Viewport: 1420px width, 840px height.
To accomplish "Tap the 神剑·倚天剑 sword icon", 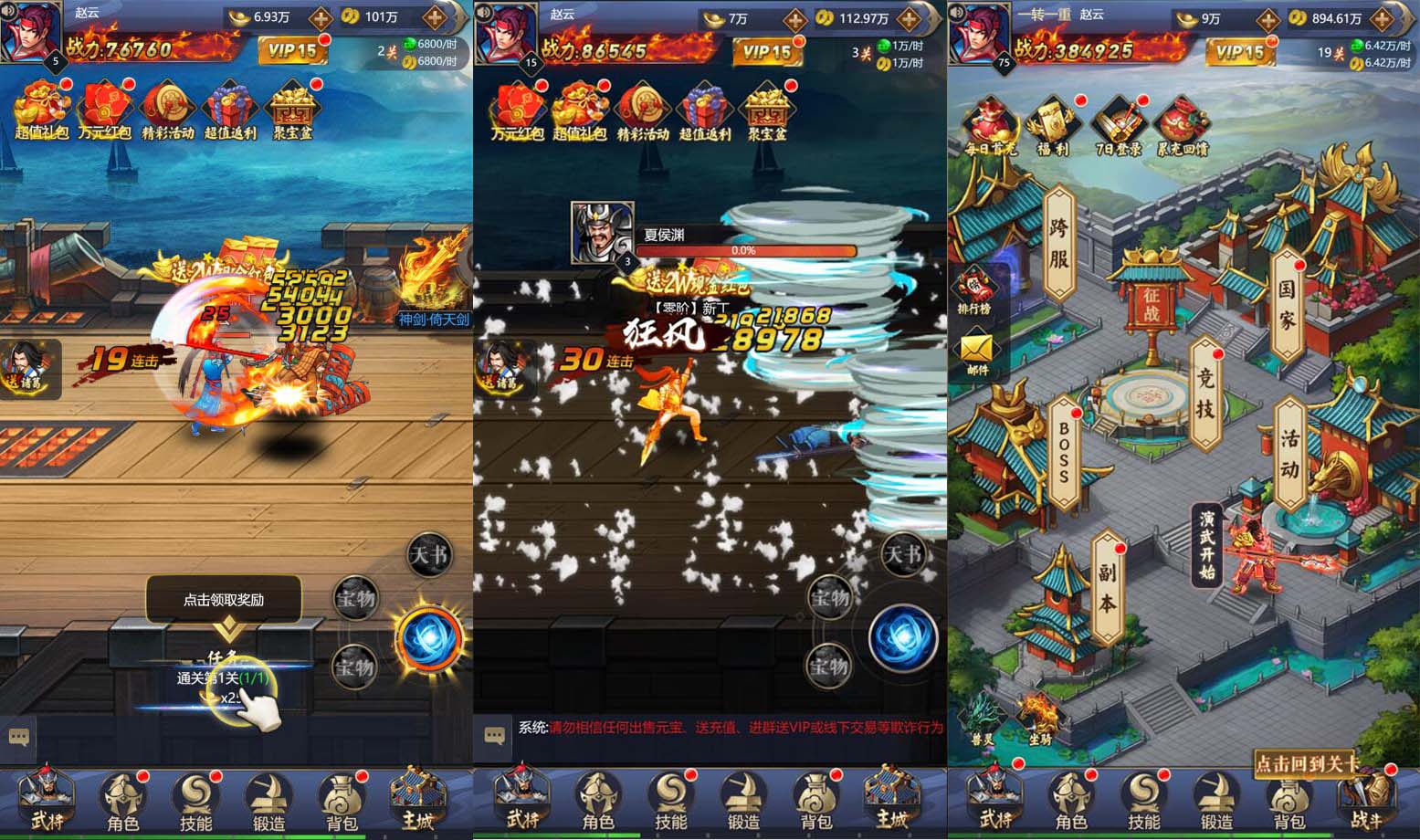I will tap(434, 281).
